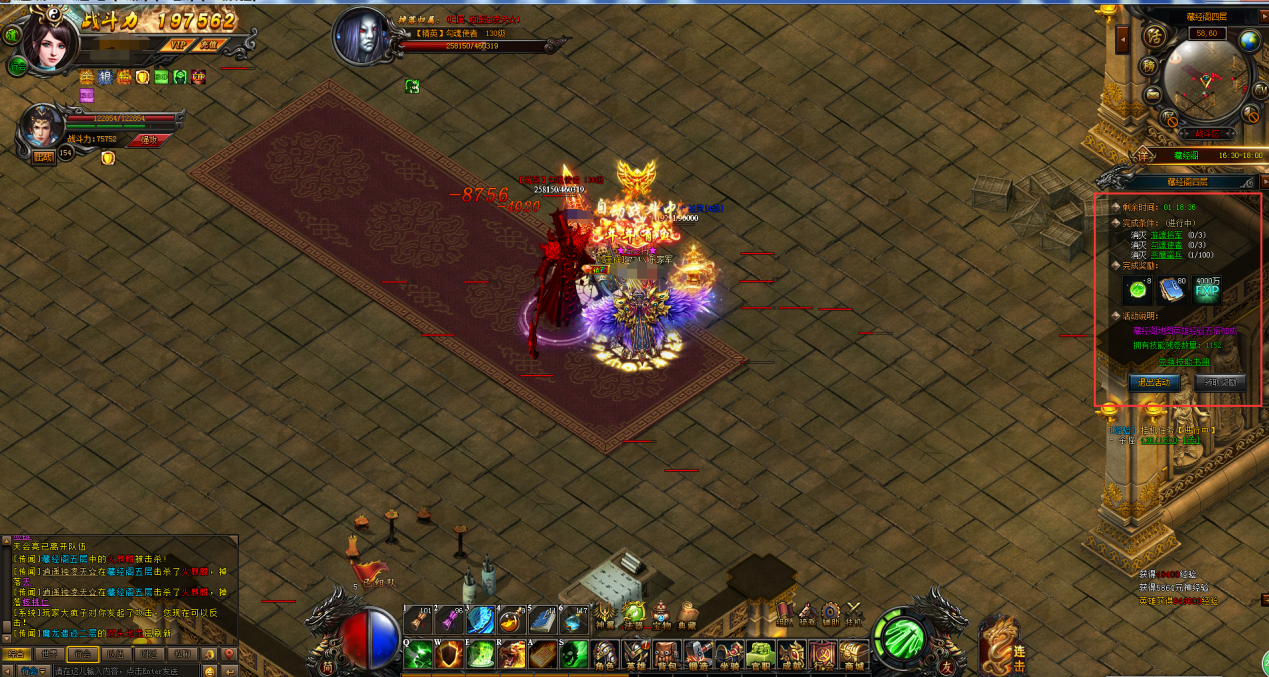Open the 锻造 forging menu
Screen dimensions: 1269x677
(x=699, y=655)
